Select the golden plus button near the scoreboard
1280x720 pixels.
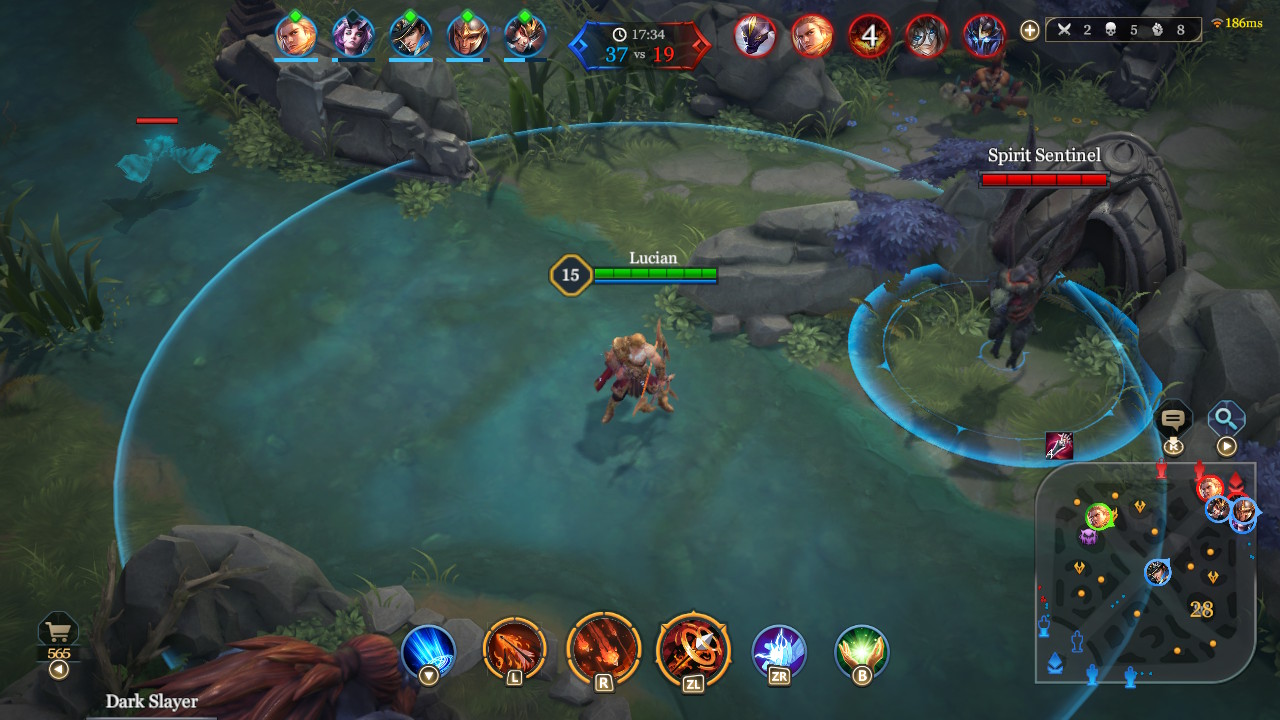[x=1028, y=30]
